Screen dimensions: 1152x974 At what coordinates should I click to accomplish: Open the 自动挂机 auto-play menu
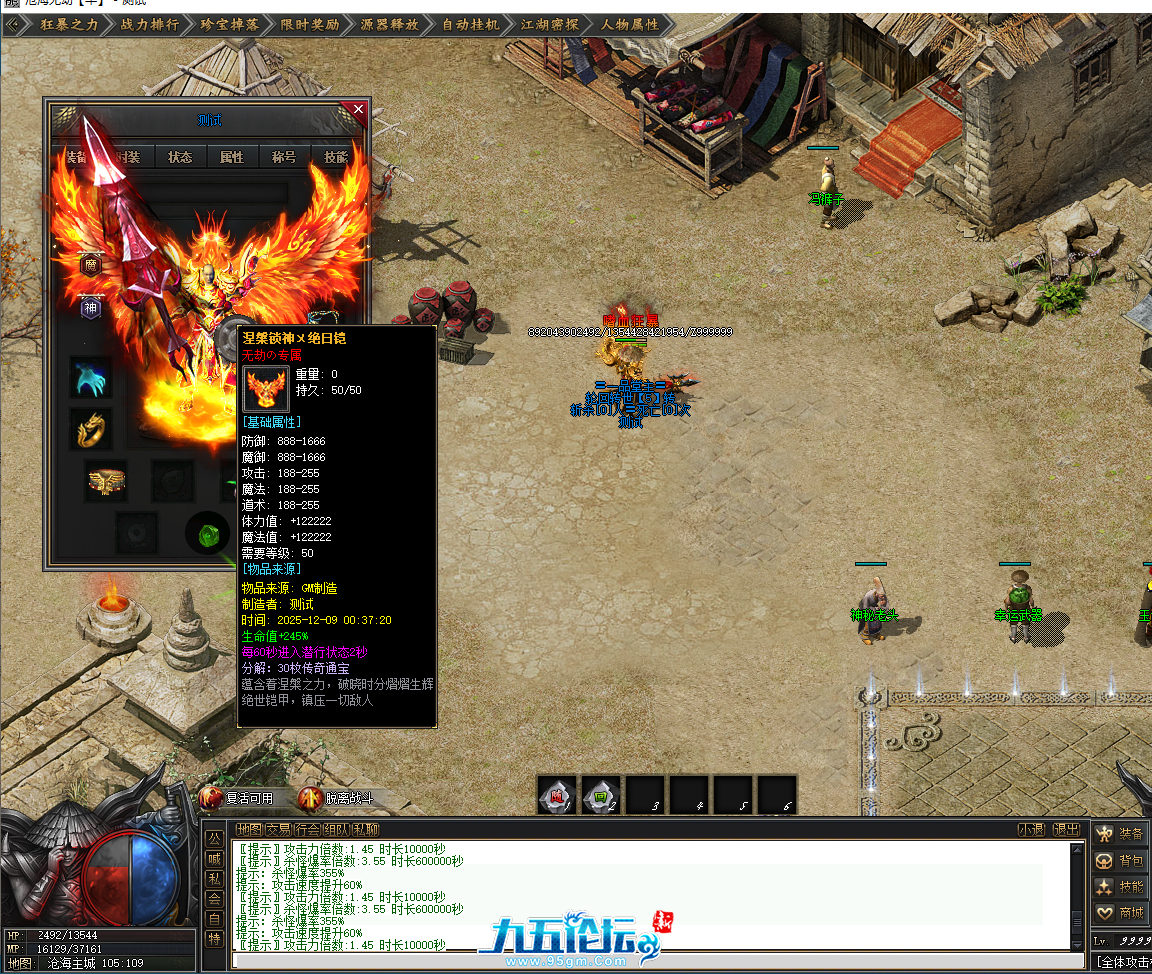(469, 24)
